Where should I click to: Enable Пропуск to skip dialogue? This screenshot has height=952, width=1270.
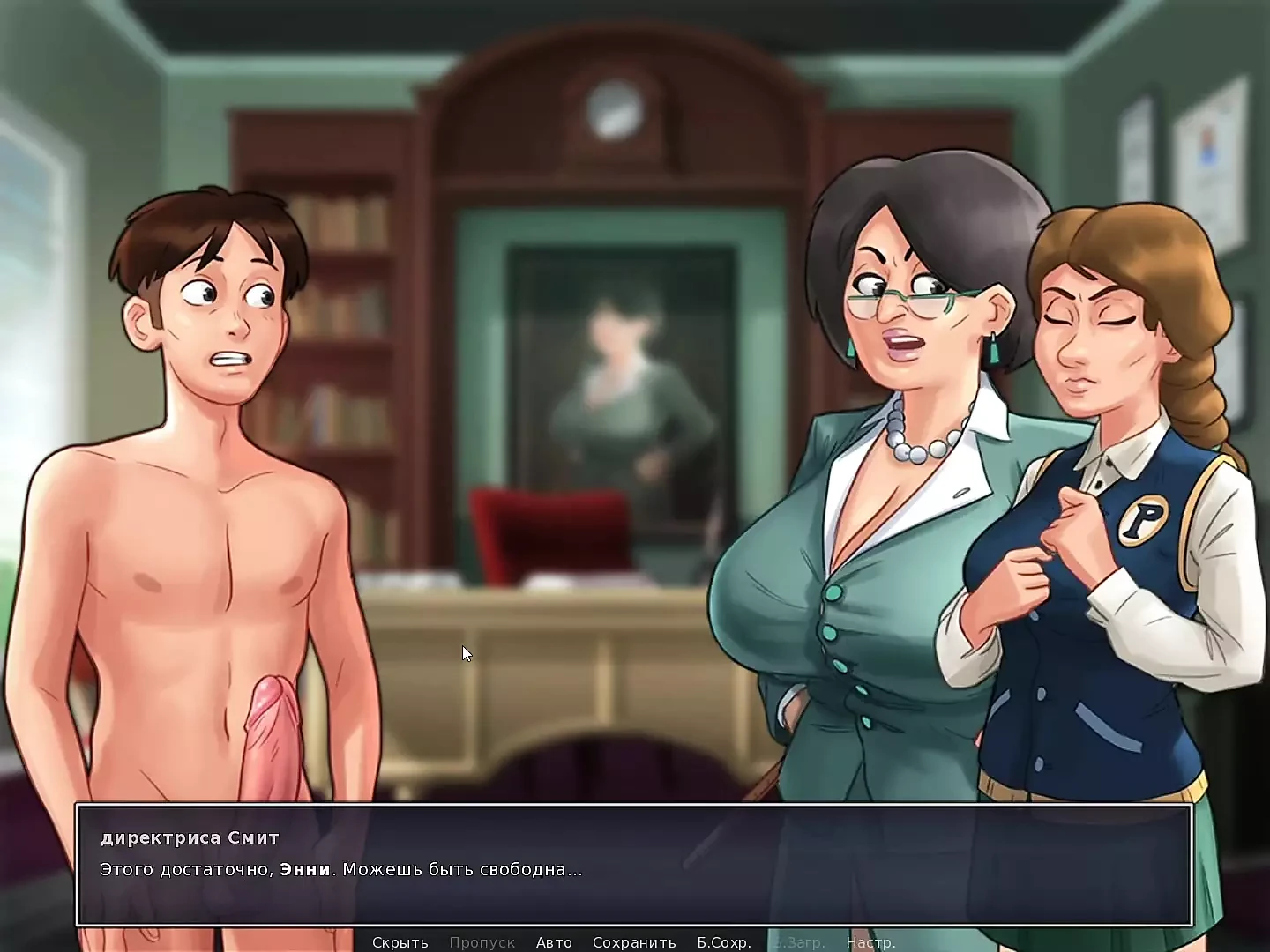(482, 942)
